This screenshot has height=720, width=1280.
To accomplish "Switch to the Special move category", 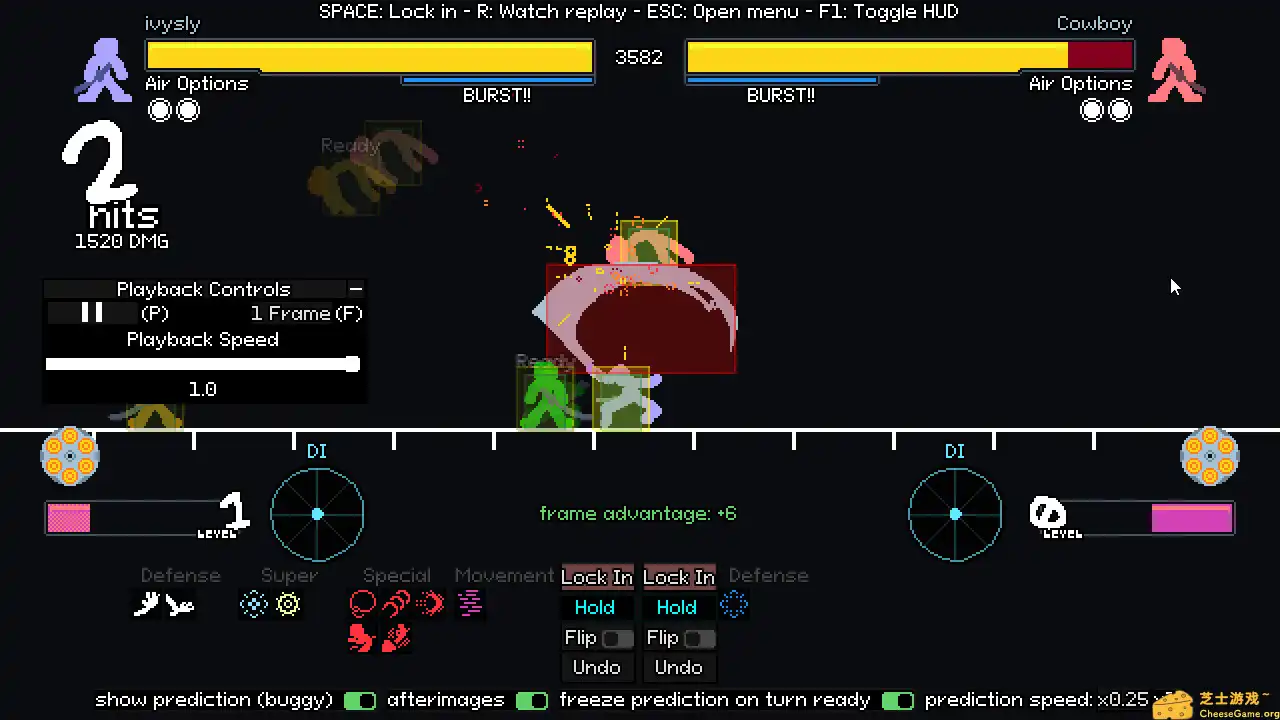I will tap(396, 575).
